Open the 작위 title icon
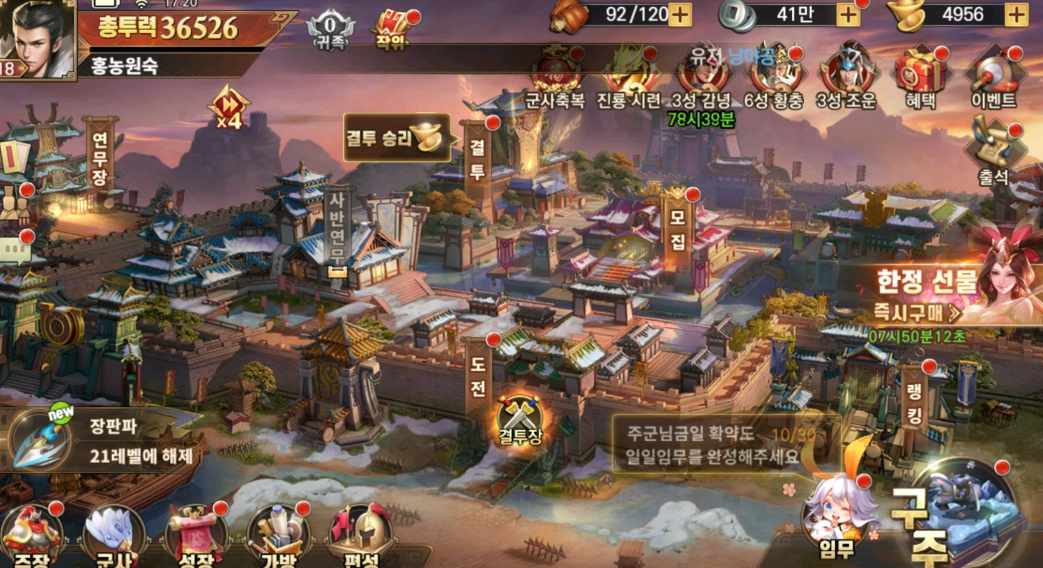Image resolution: width=1043 pixels, height=568 pixels. click(390, 26)
